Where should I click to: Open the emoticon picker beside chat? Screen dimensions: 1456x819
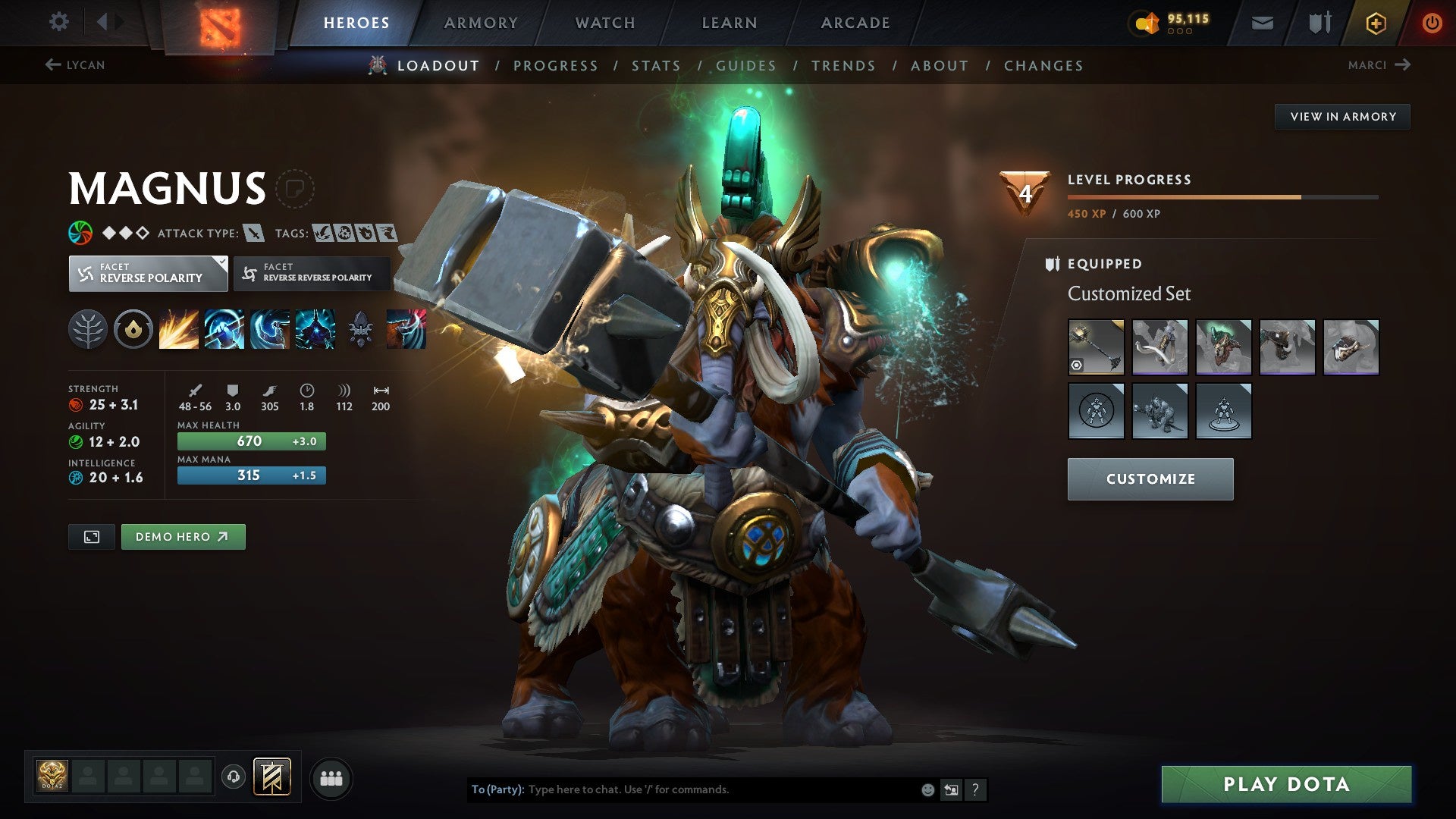tap(927, 789)
